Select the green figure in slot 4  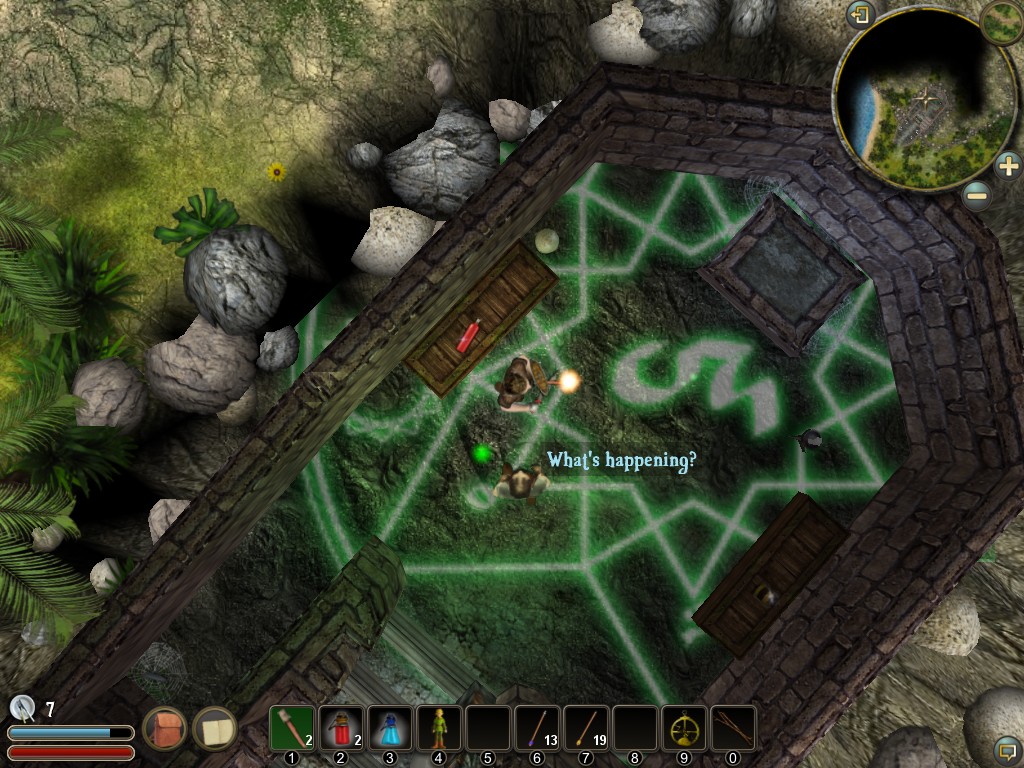[x=439, y=729]
